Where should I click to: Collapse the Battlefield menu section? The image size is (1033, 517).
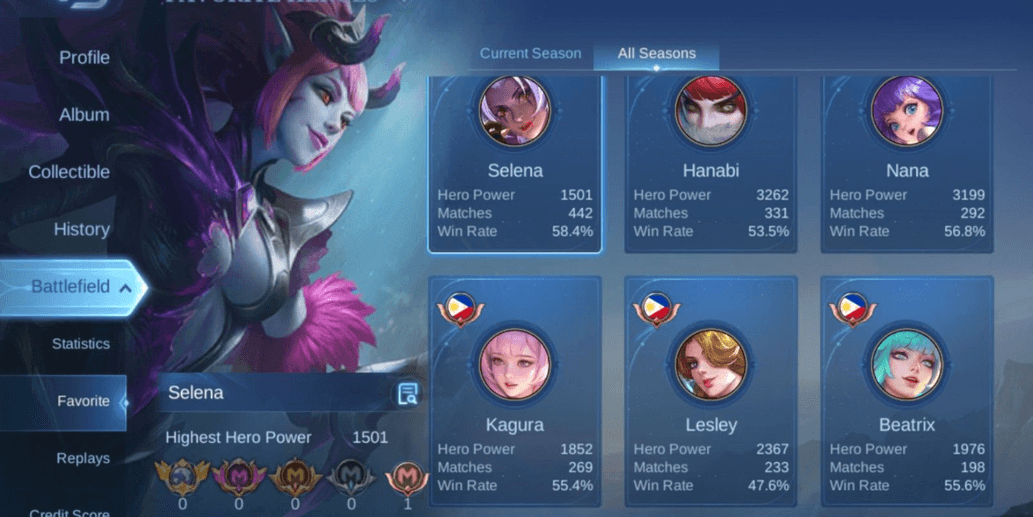point(72,287)
